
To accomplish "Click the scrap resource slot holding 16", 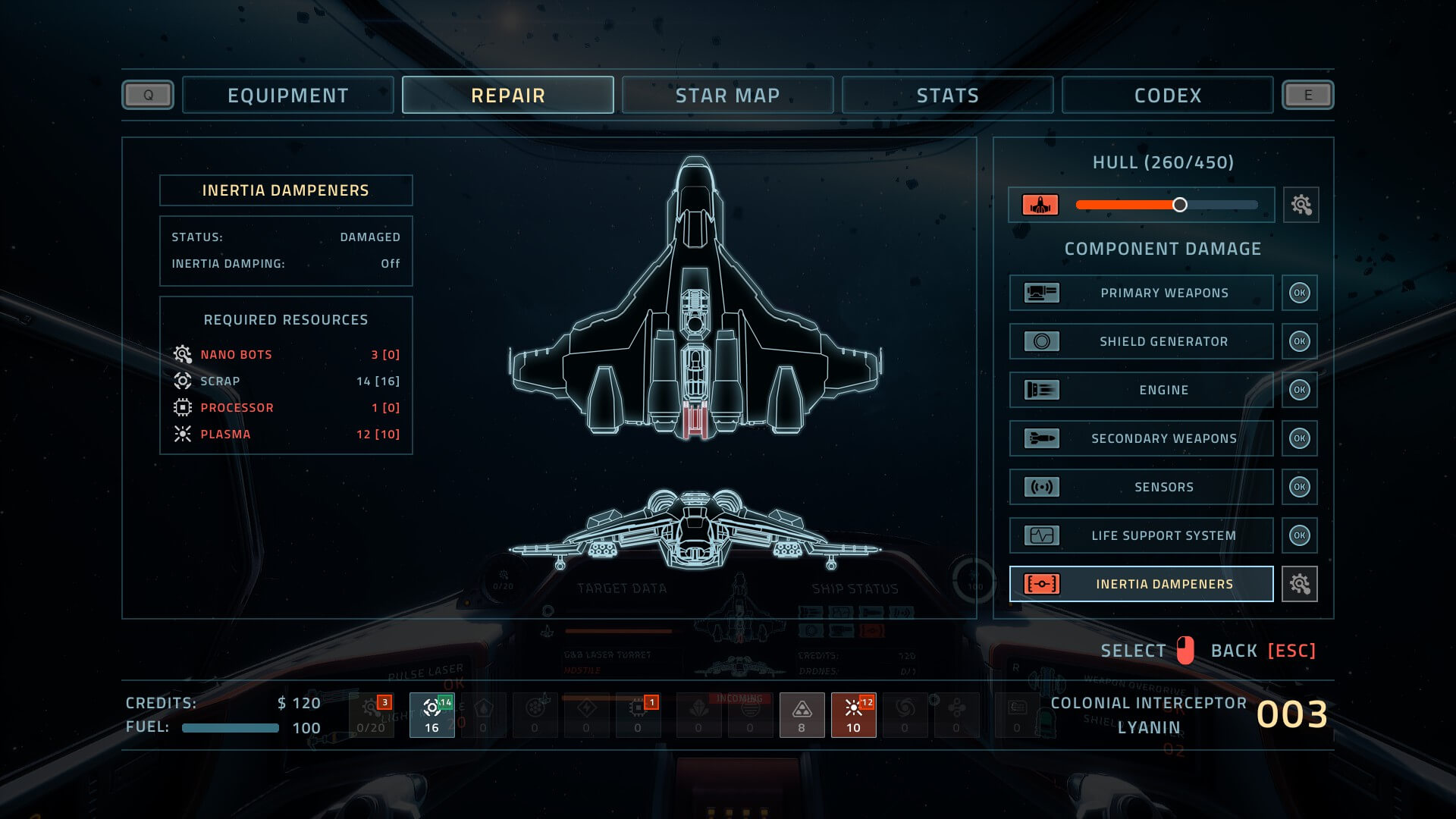I will point(431,715).
